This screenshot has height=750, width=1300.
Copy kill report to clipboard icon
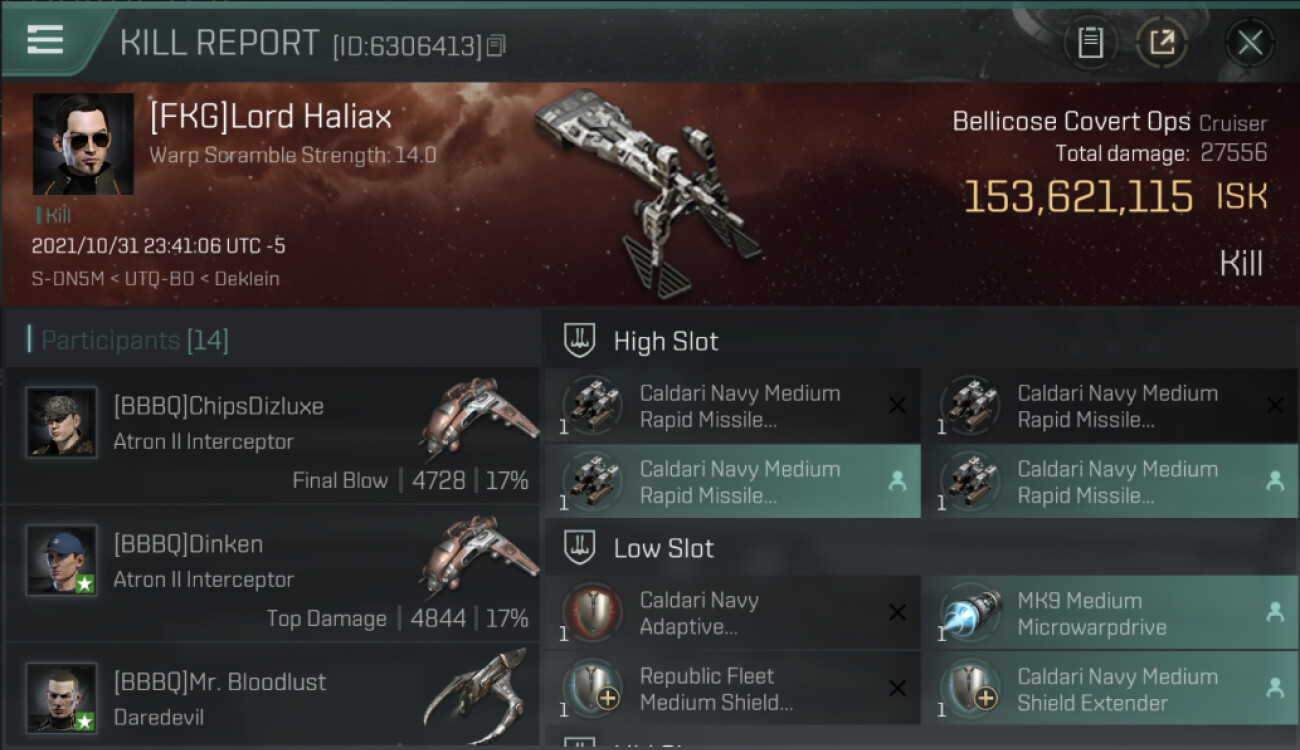(1090, 43)
